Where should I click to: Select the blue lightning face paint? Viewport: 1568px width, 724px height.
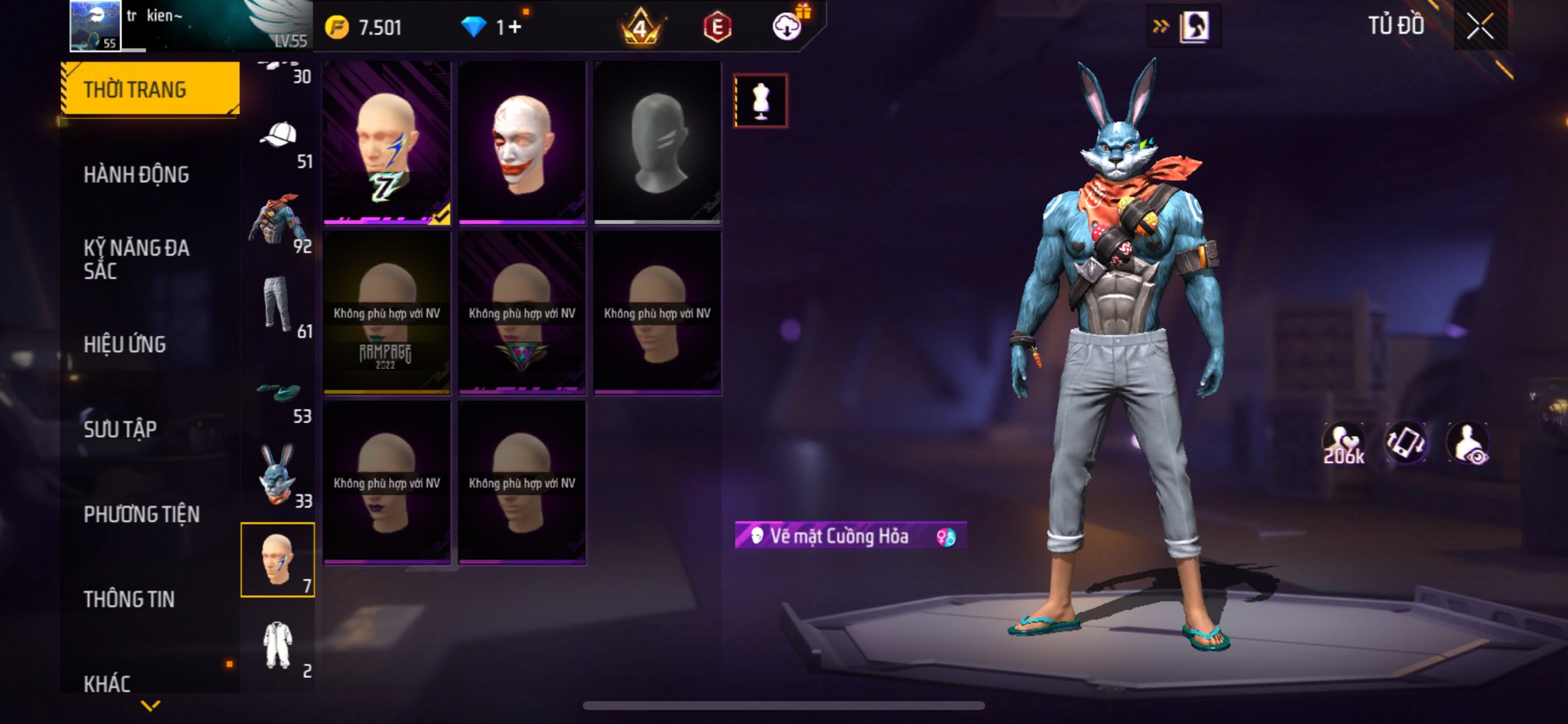tap(387, 143)
